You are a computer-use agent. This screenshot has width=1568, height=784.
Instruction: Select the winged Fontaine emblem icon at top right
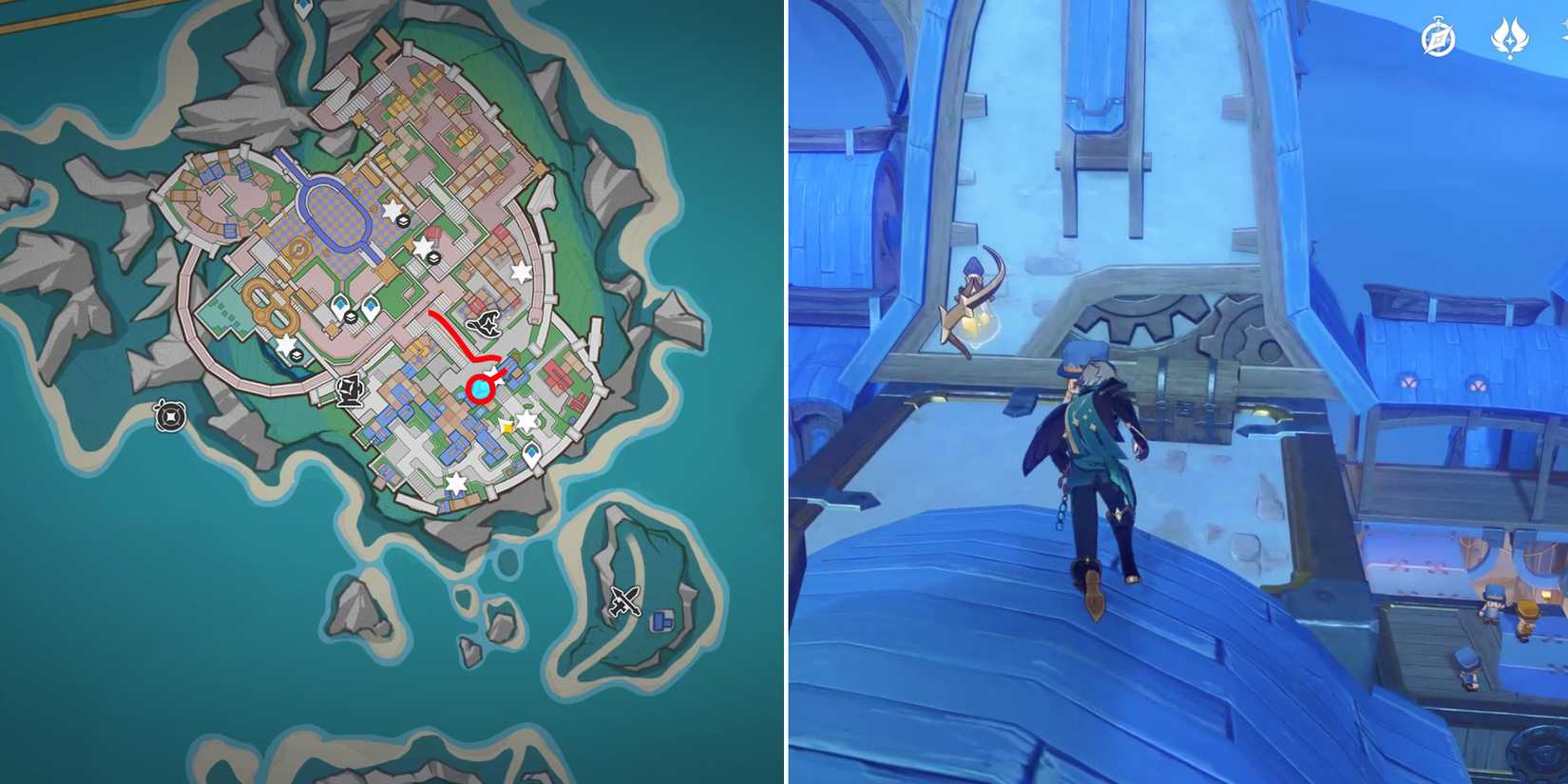(x=1509, y=38)
